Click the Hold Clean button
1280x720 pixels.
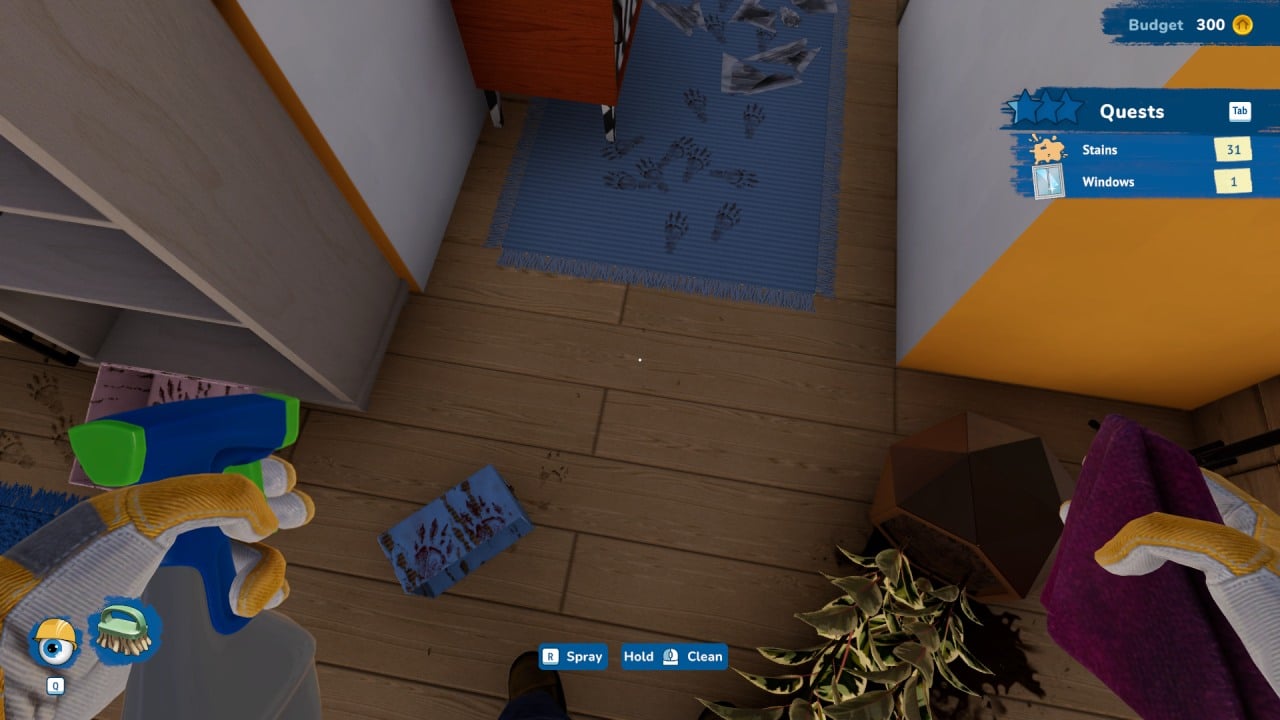tap(674, 657)
